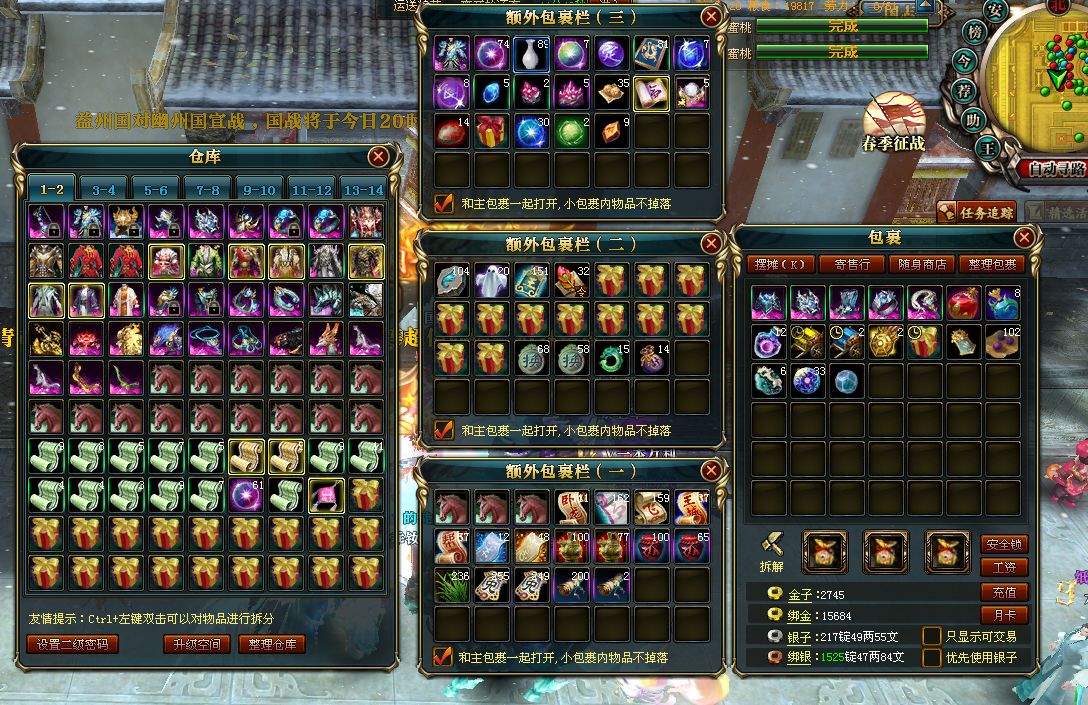Sort the warehouse with 整理仓库
Screen dimensions: 1088x705
tap(272, 644)
